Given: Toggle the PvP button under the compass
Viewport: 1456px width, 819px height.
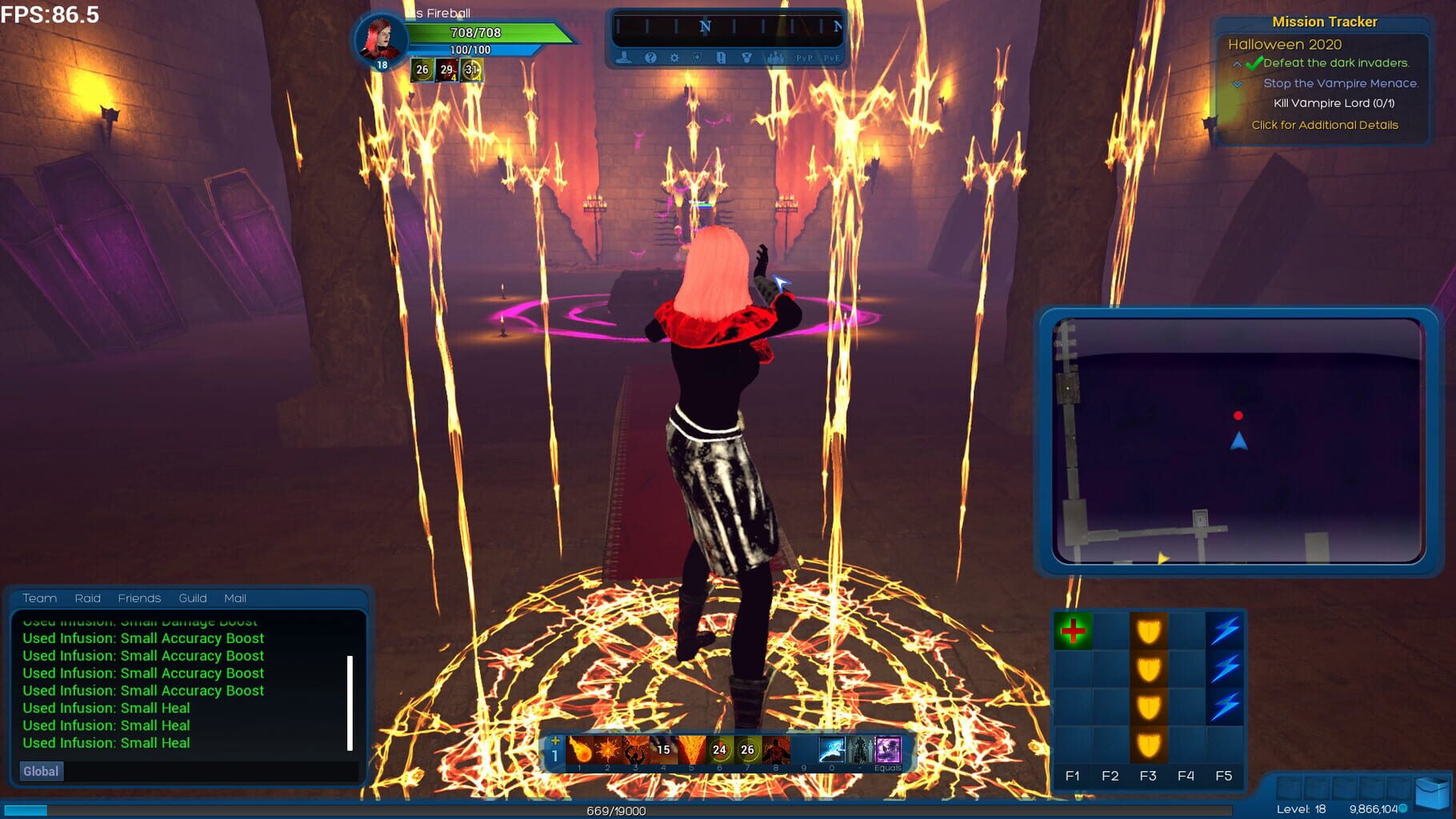Looking at the screenshot, I should coord(804,58).
